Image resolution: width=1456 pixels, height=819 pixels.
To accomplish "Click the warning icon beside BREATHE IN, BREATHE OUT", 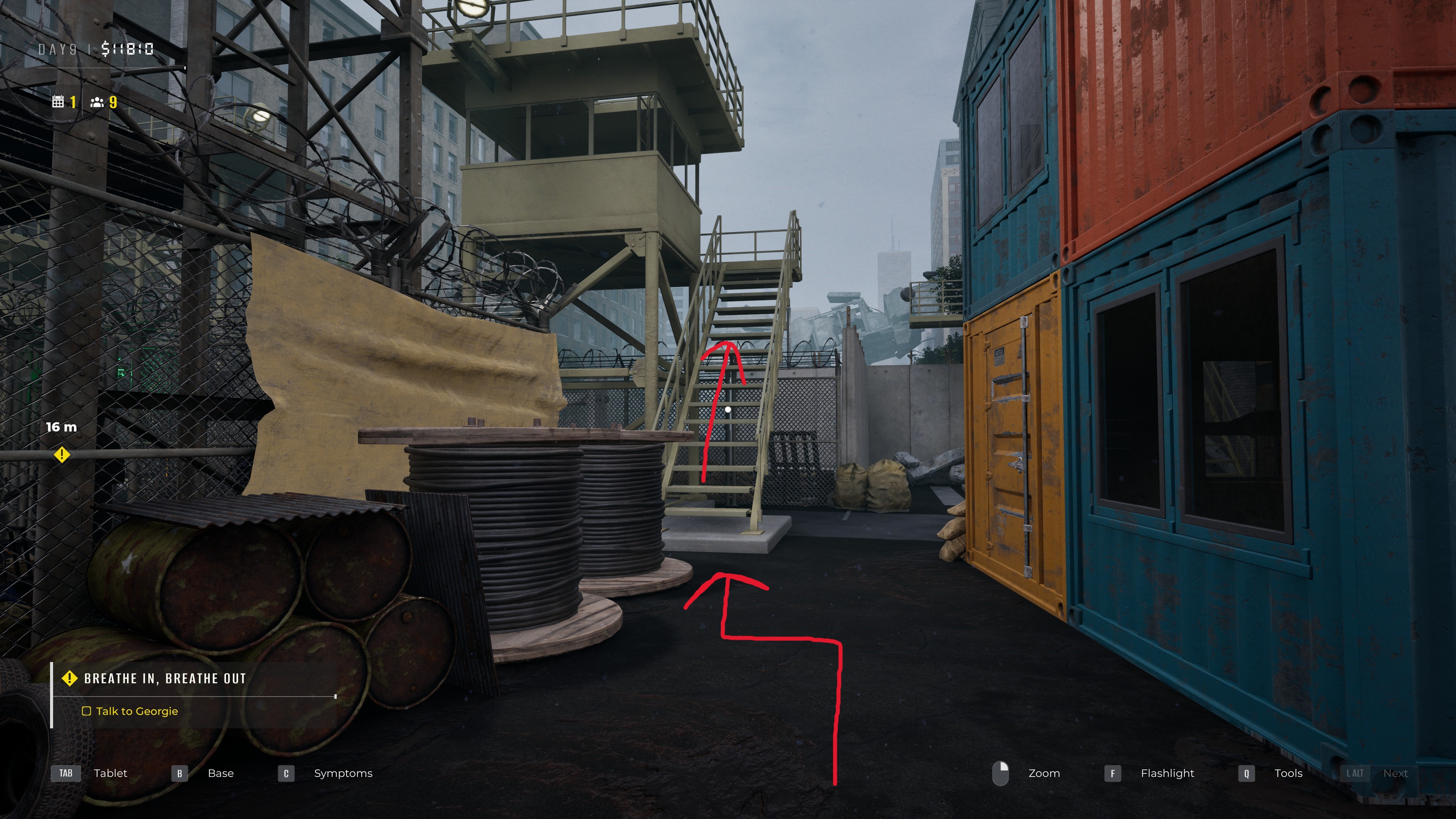I will click(x=69, y=678).
